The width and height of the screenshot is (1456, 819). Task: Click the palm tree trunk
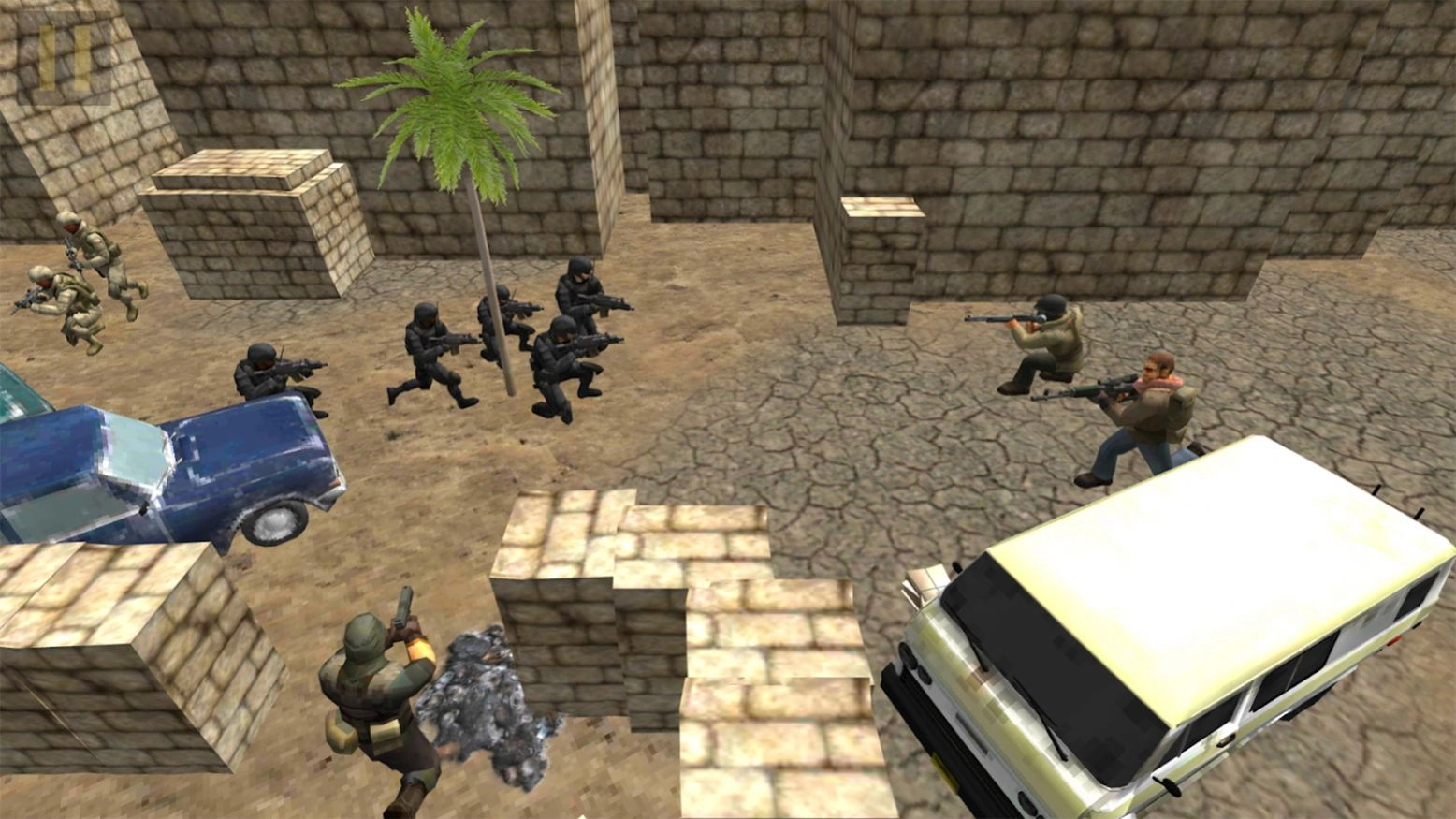pyautogui.click(x=489, y=281)
